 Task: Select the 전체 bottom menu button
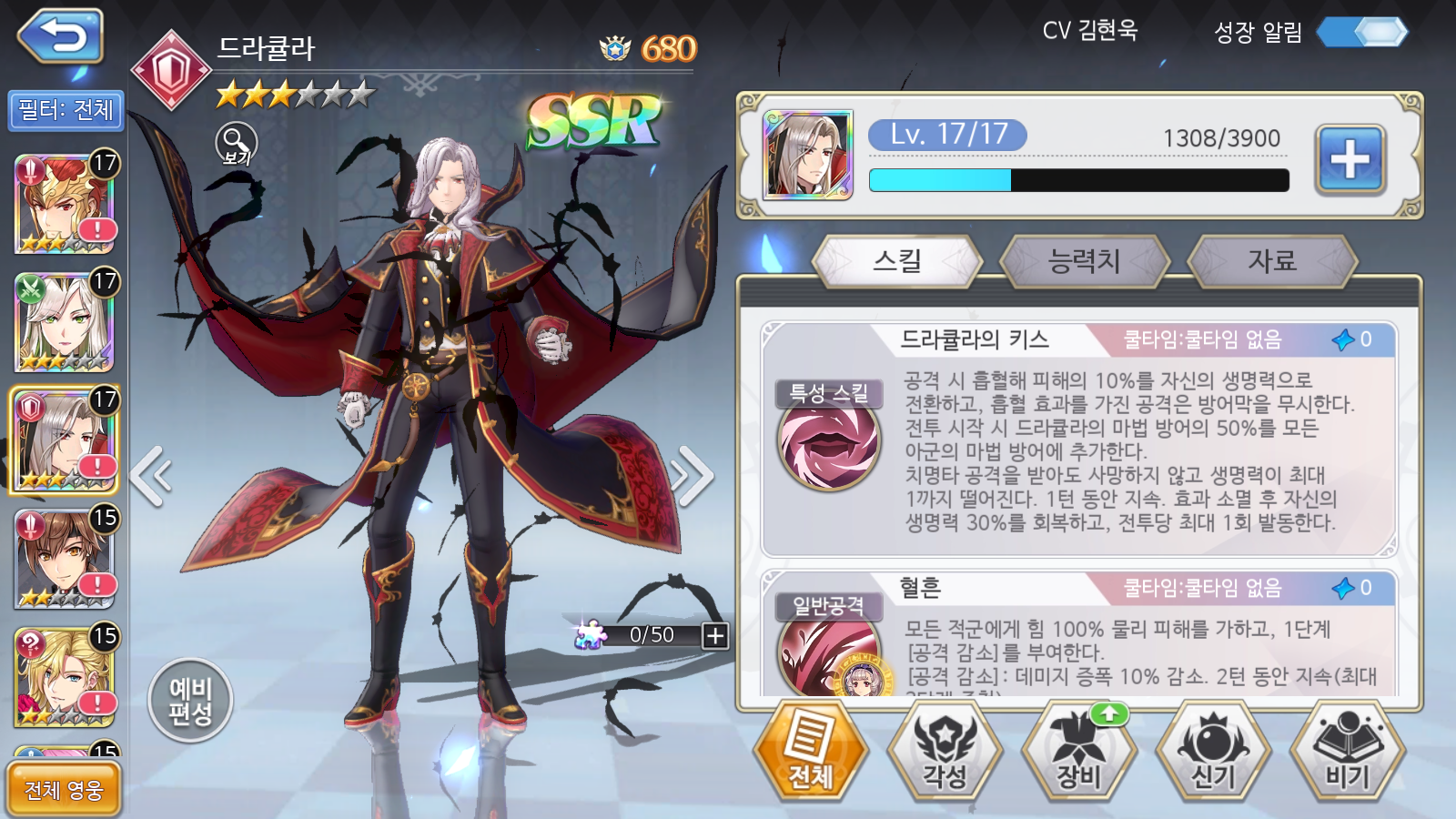811,751
